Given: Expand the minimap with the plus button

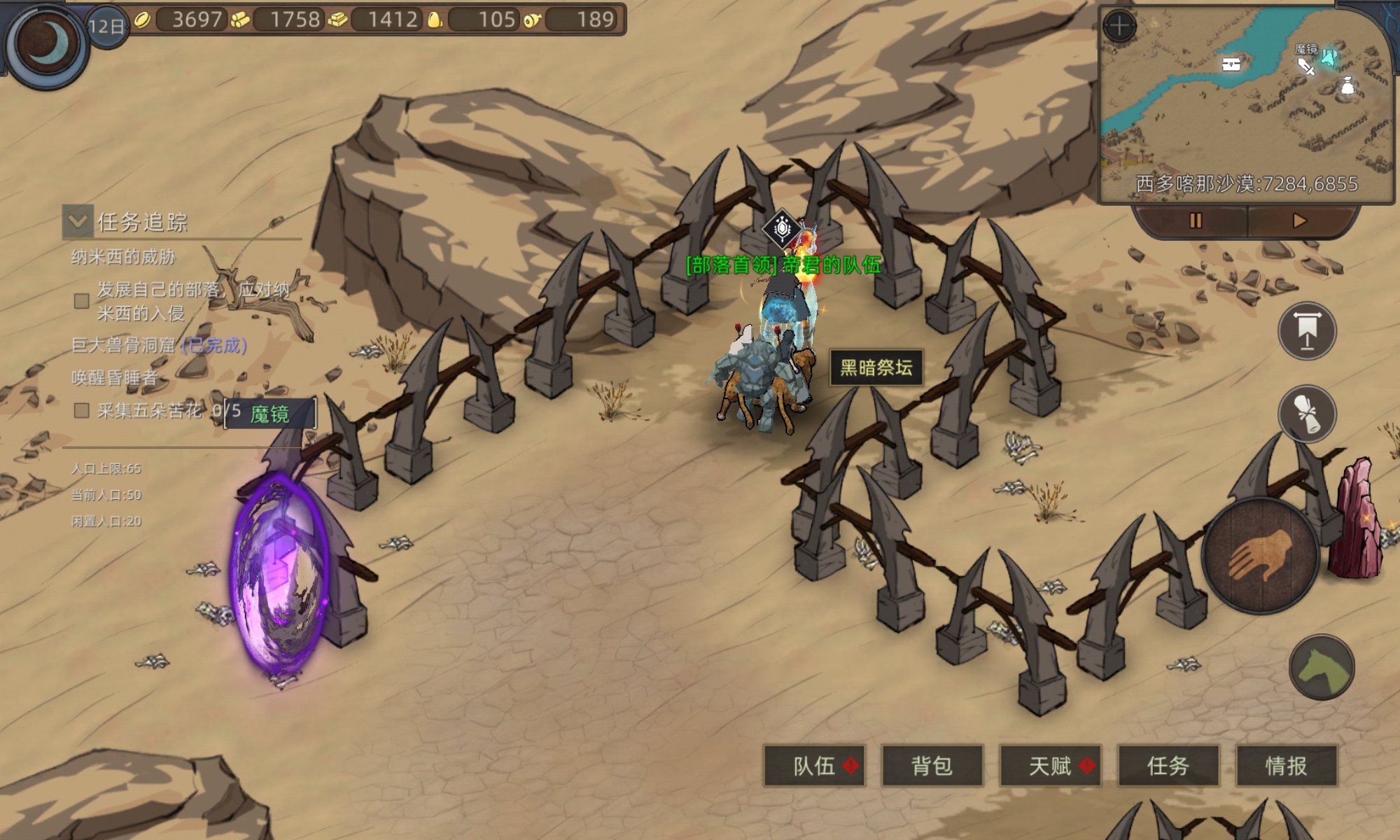Looking at the screenshot, I should click(x=1119, y=27).
